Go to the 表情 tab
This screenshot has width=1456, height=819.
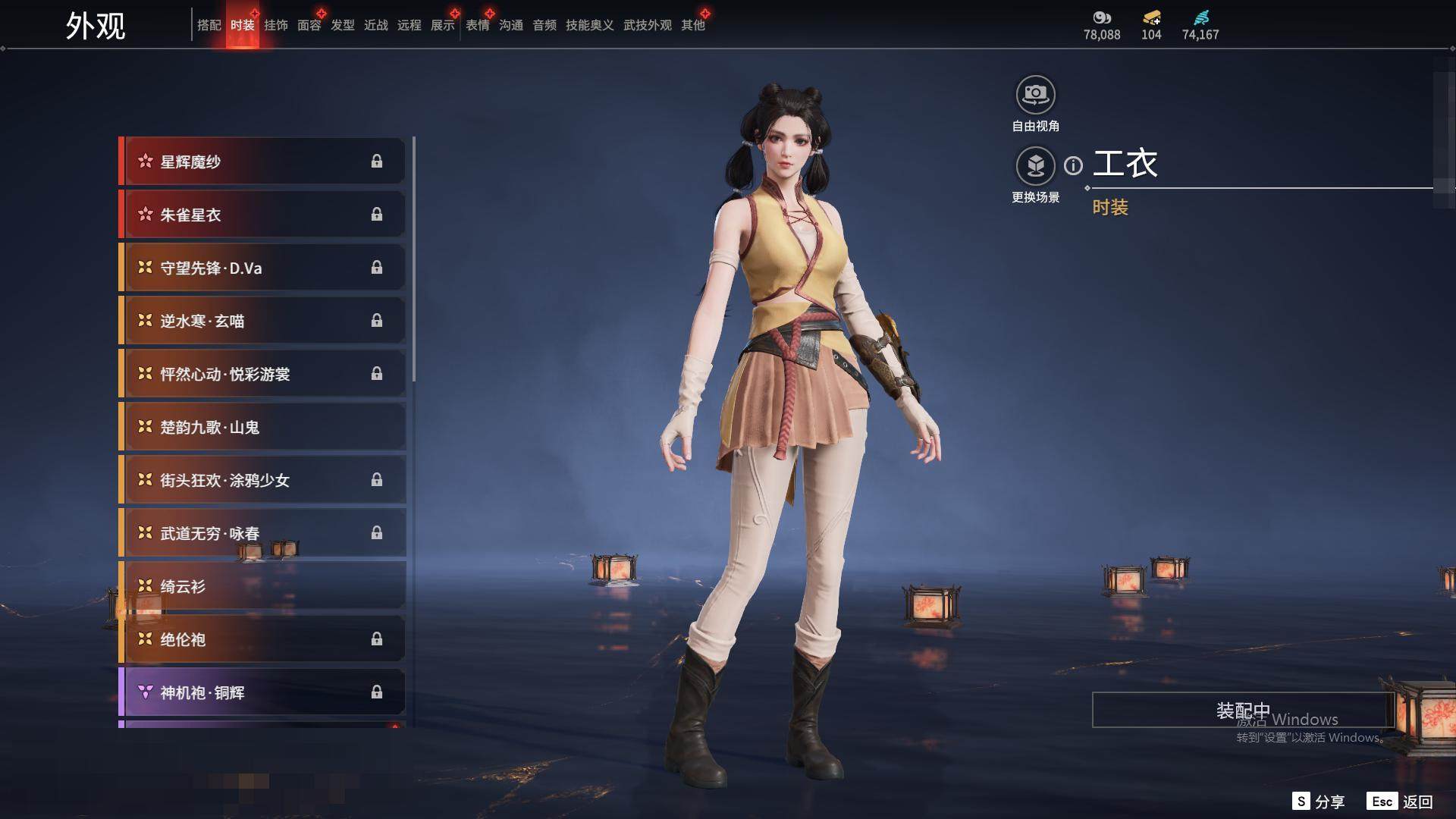[477, 25]
